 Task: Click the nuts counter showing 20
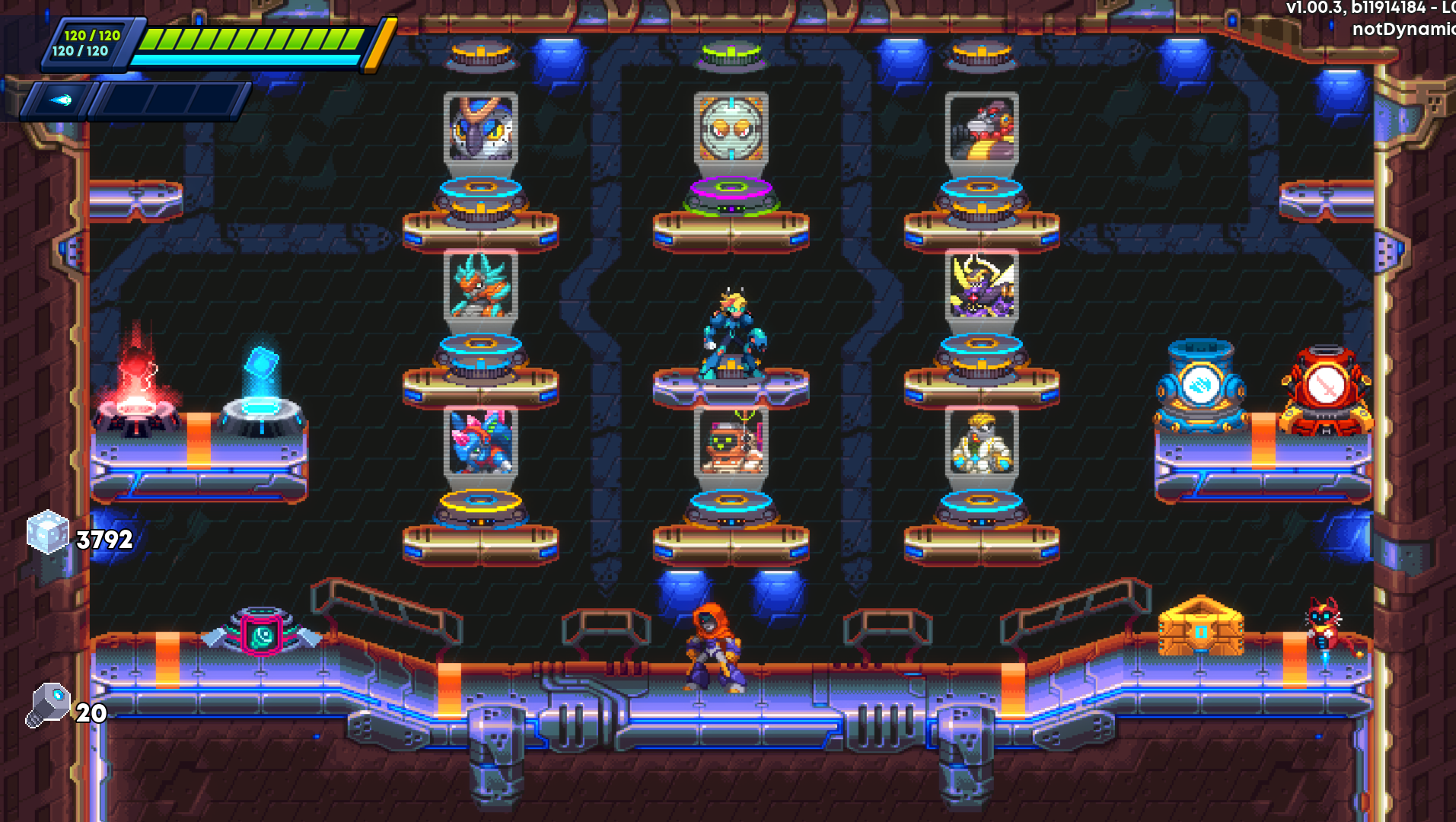click(49, 708)
